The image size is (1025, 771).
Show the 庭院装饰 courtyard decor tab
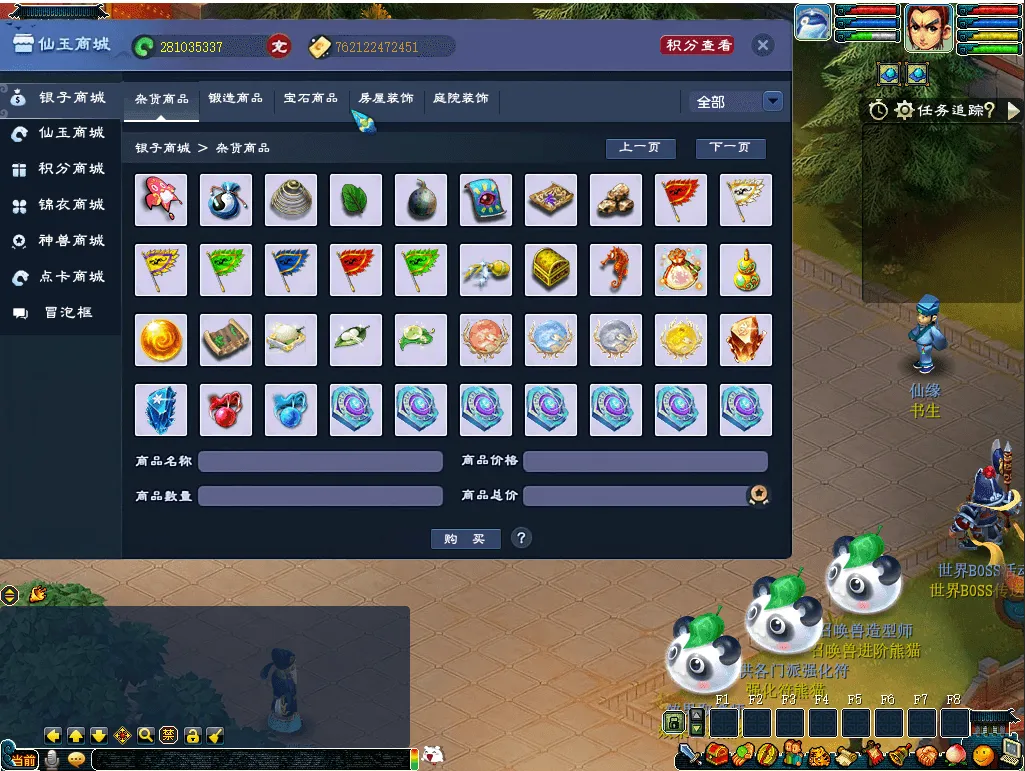(461, 99)
